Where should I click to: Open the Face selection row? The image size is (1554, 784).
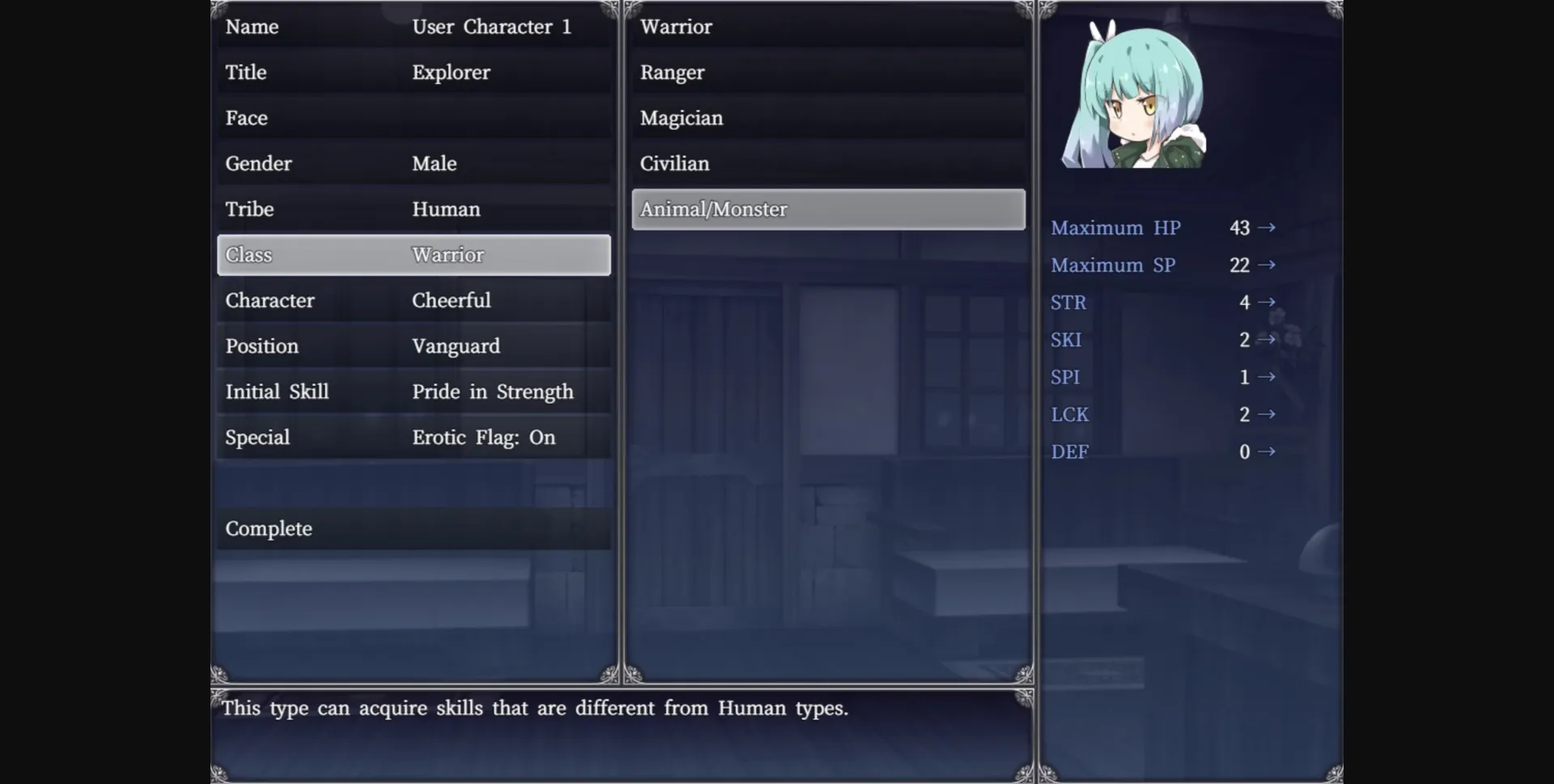(413, 118)
